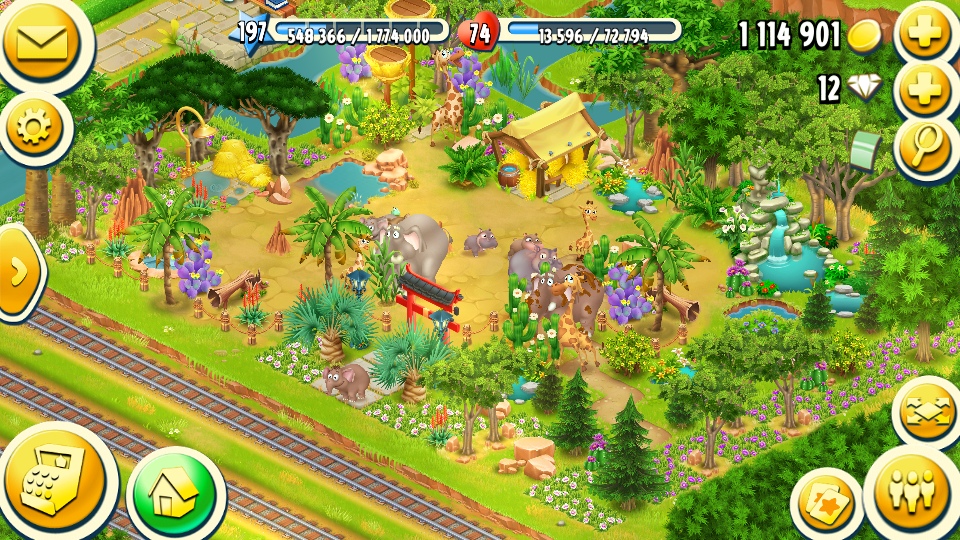960x540 pixels.
Task: Open the edit layout arrows button
Action: coord(928,412)
